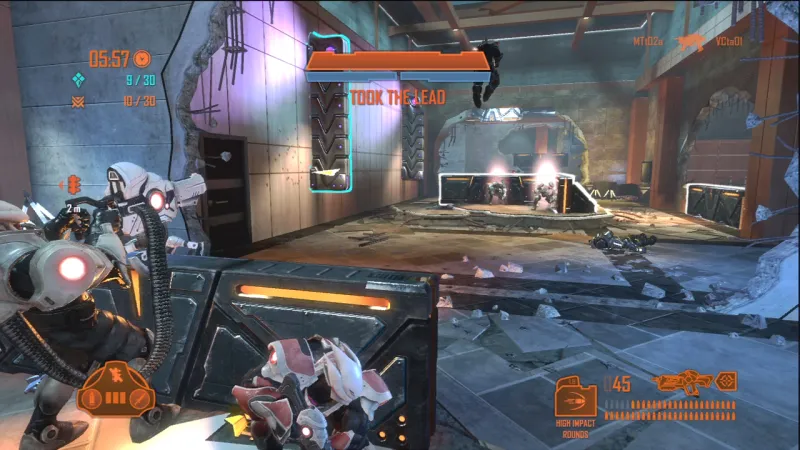Select the cyan team emblem

click(x=78, y=80)
